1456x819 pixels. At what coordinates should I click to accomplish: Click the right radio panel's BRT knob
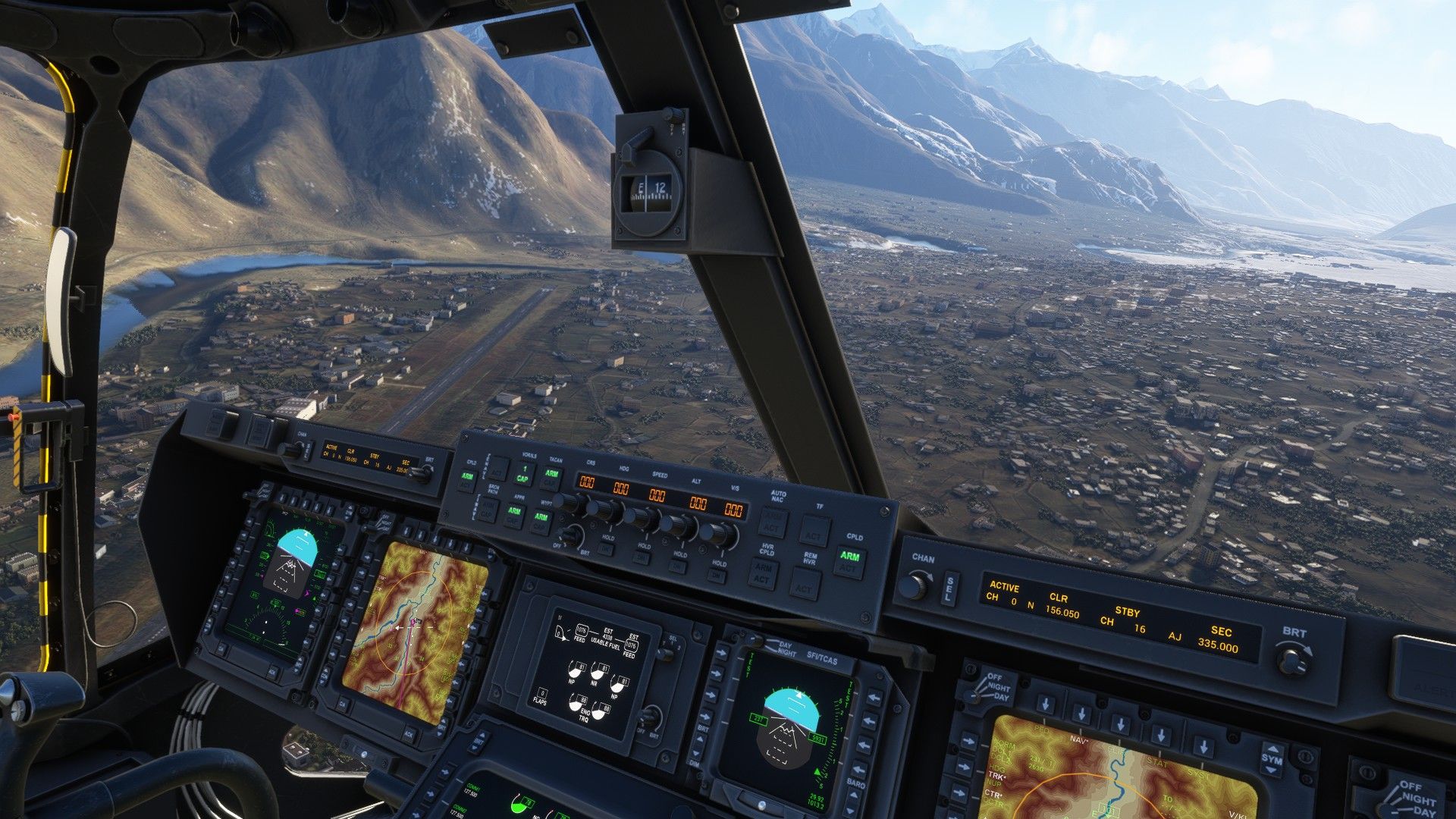click(1292, 660)
